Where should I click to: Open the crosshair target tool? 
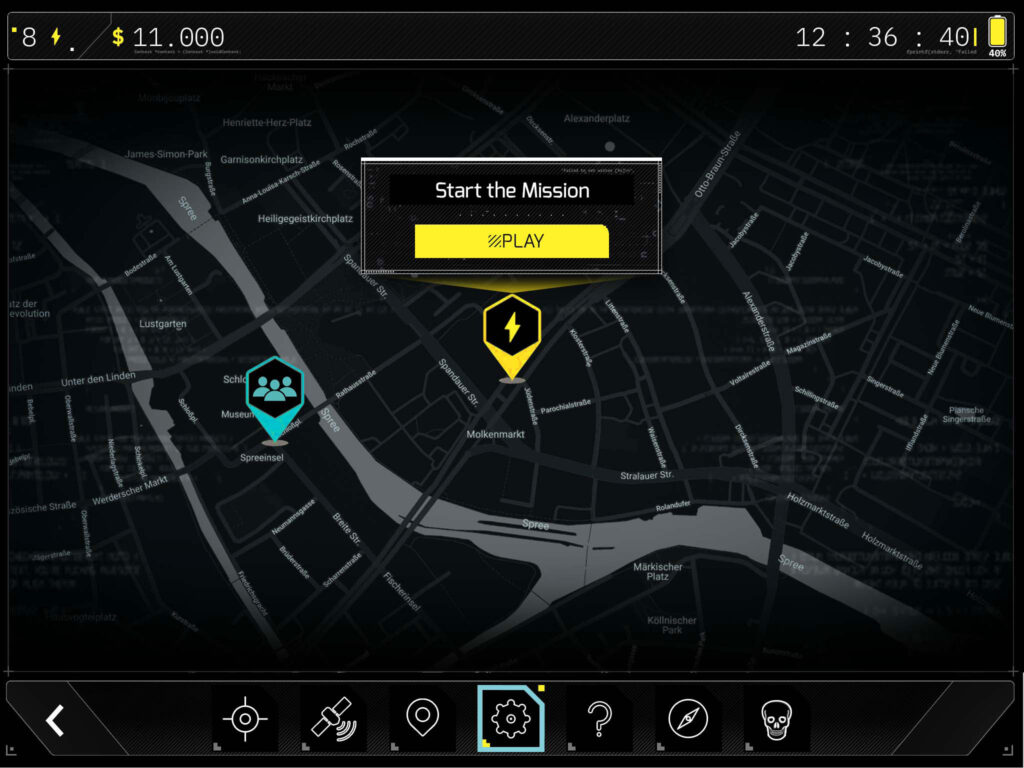tap(244, 720)
